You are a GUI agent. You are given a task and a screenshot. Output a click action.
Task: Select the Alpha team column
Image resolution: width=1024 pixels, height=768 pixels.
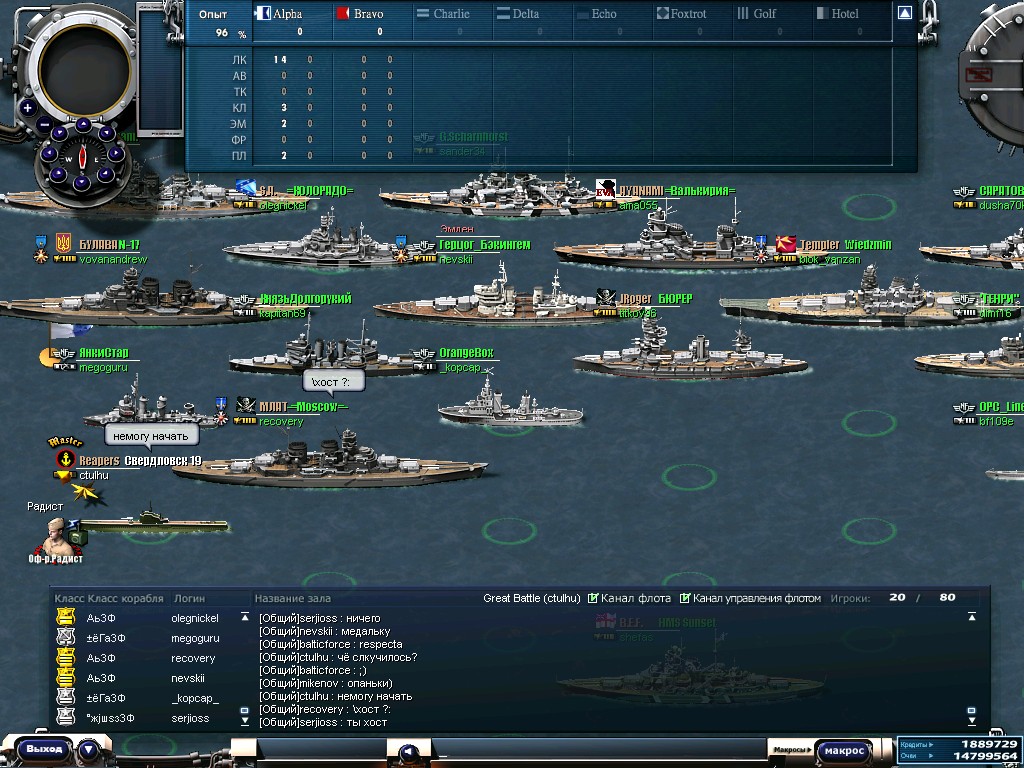279,14
